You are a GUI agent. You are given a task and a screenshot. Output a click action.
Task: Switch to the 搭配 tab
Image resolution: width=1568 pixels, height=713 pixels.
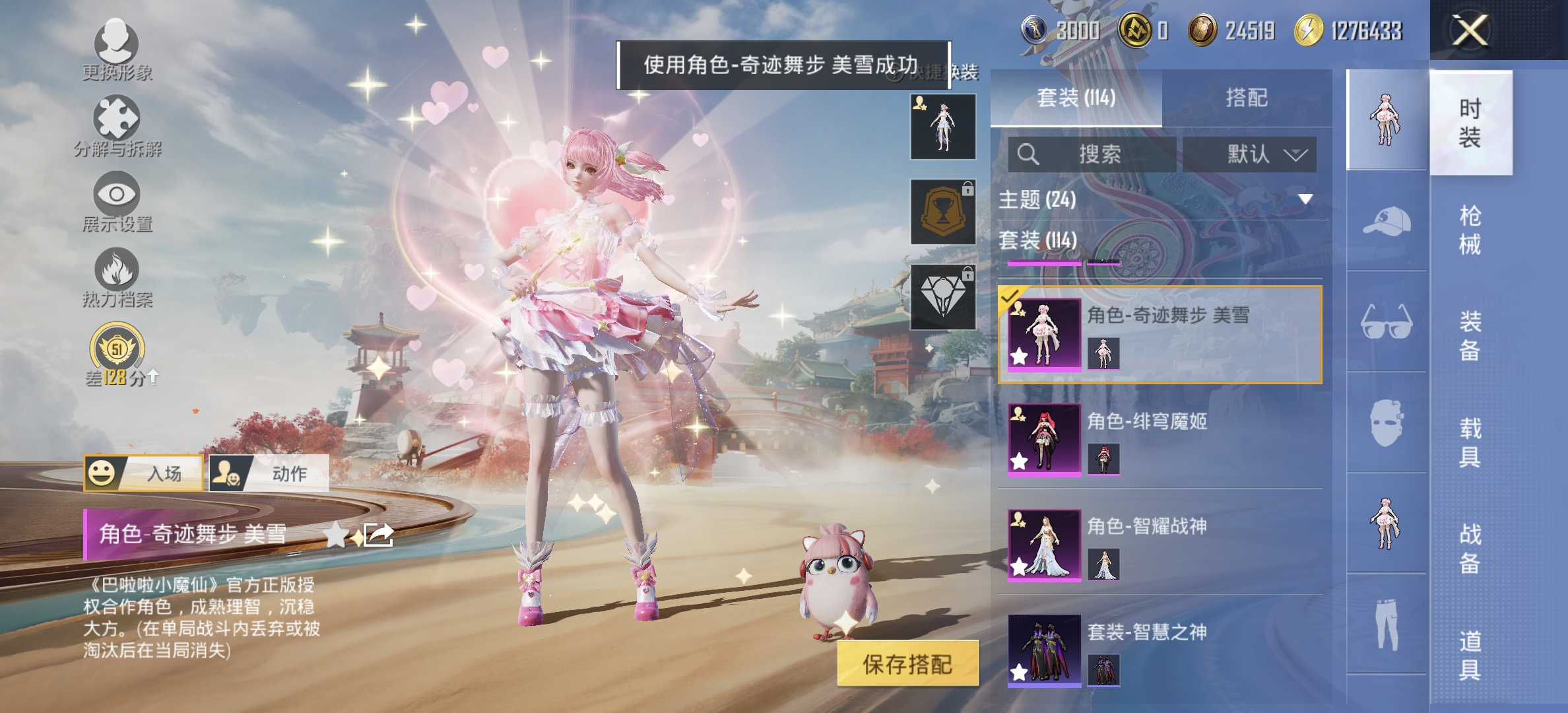point(1248,96)
